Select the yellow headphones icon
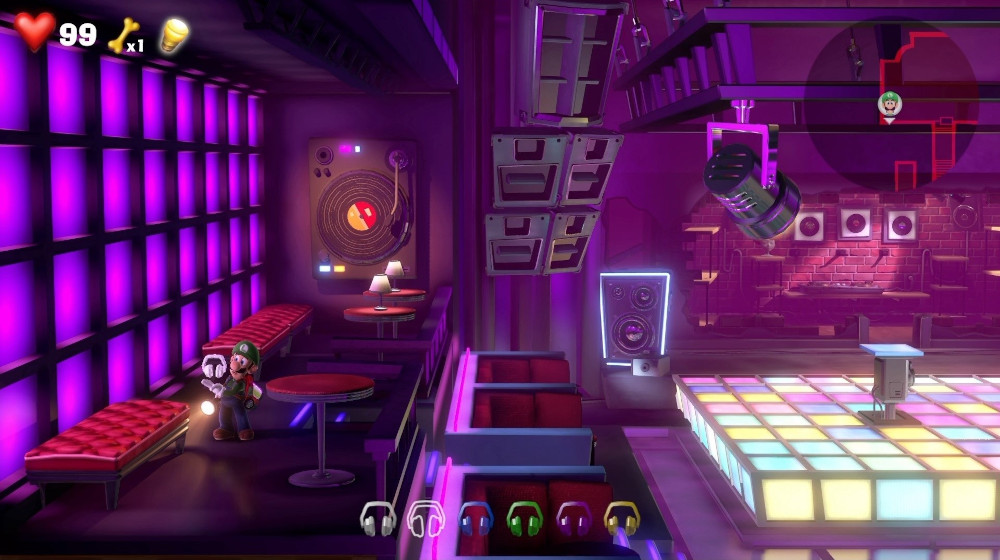The height and width of the screenshot is (560, 1000). click(621, 518)
